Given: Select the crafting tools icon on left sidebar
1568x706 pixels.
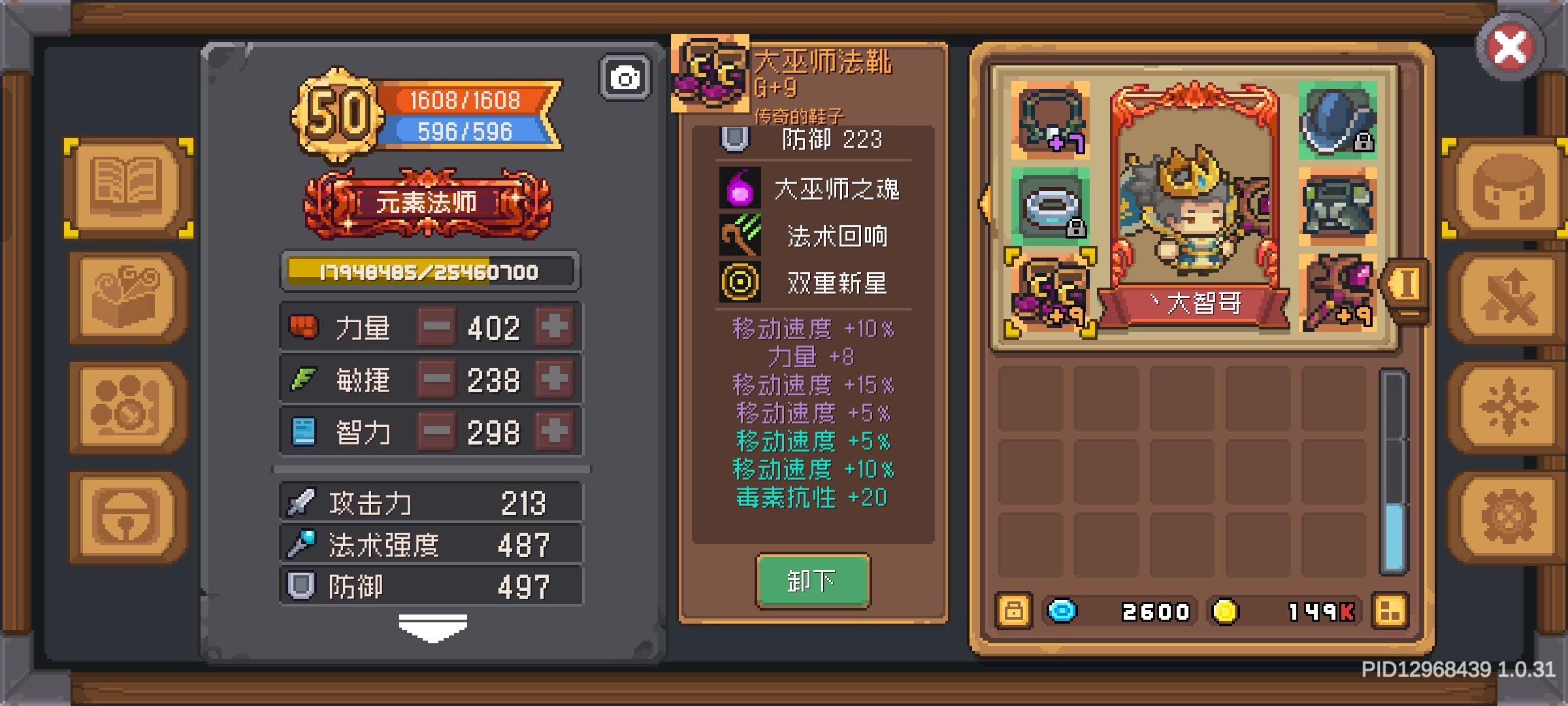Looking at the screenshot, I should point(126,297).
